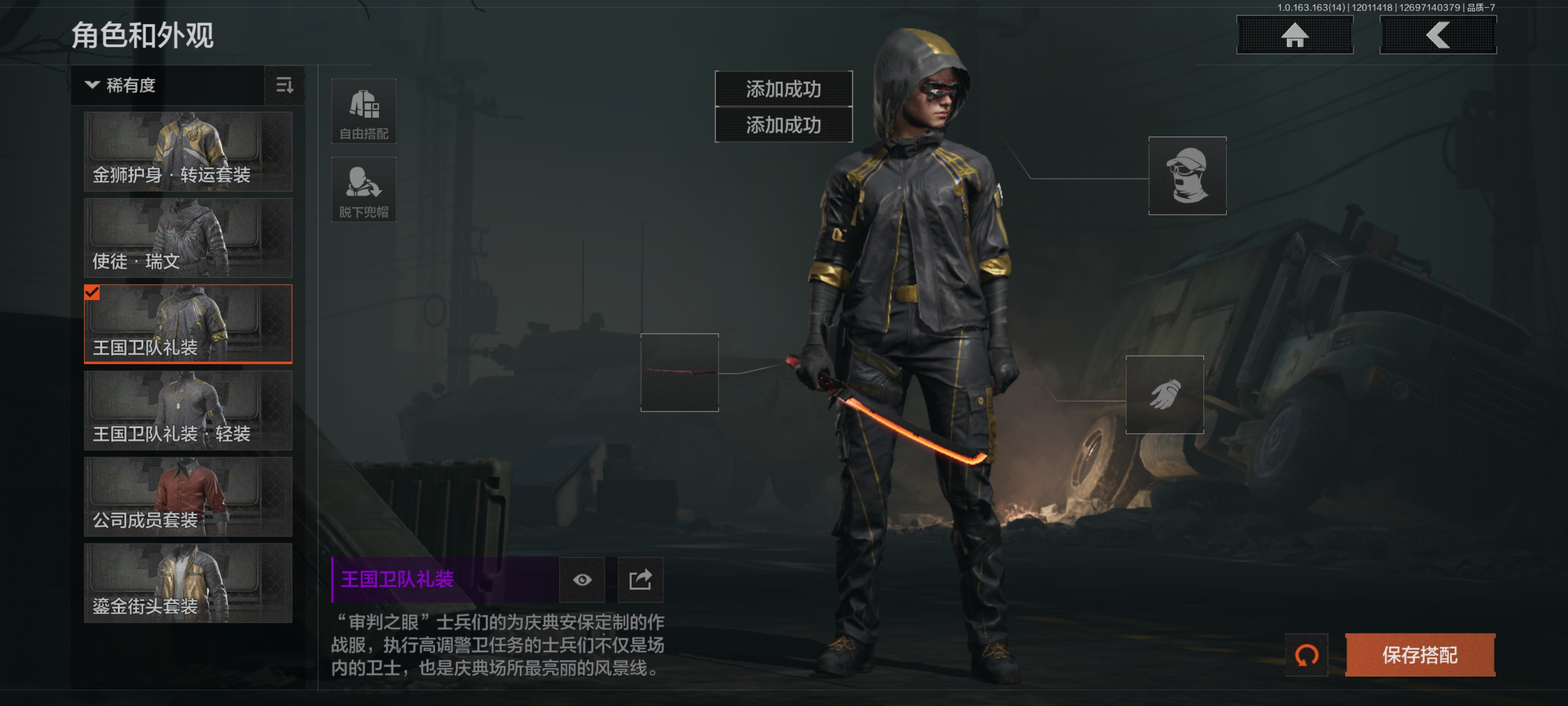
Task: Choose the 使徒·瑞文 outfit
Action: click(188, 238)
